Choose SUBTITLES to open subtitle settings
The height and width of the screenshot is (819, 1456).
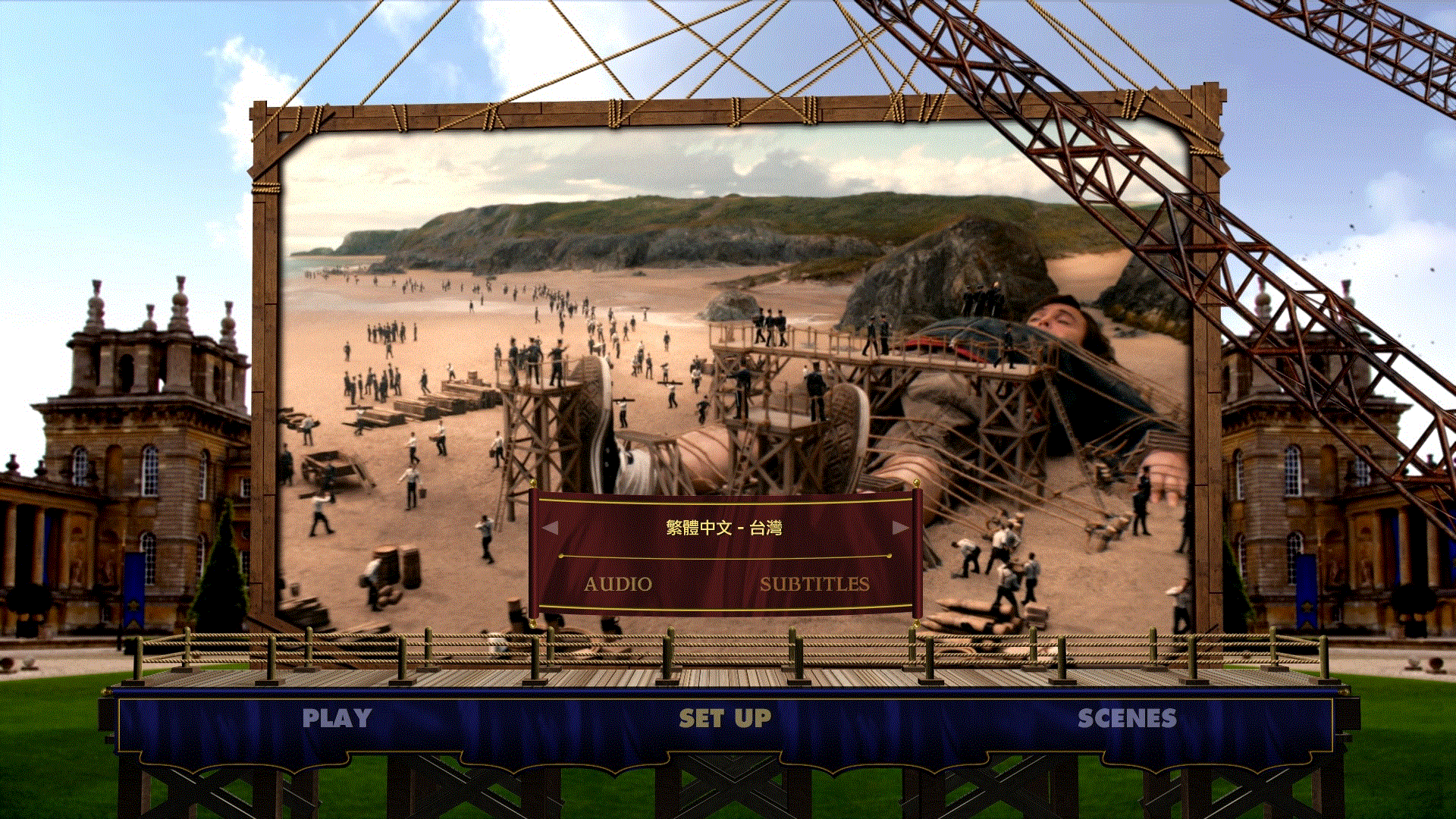click(817, 584)
